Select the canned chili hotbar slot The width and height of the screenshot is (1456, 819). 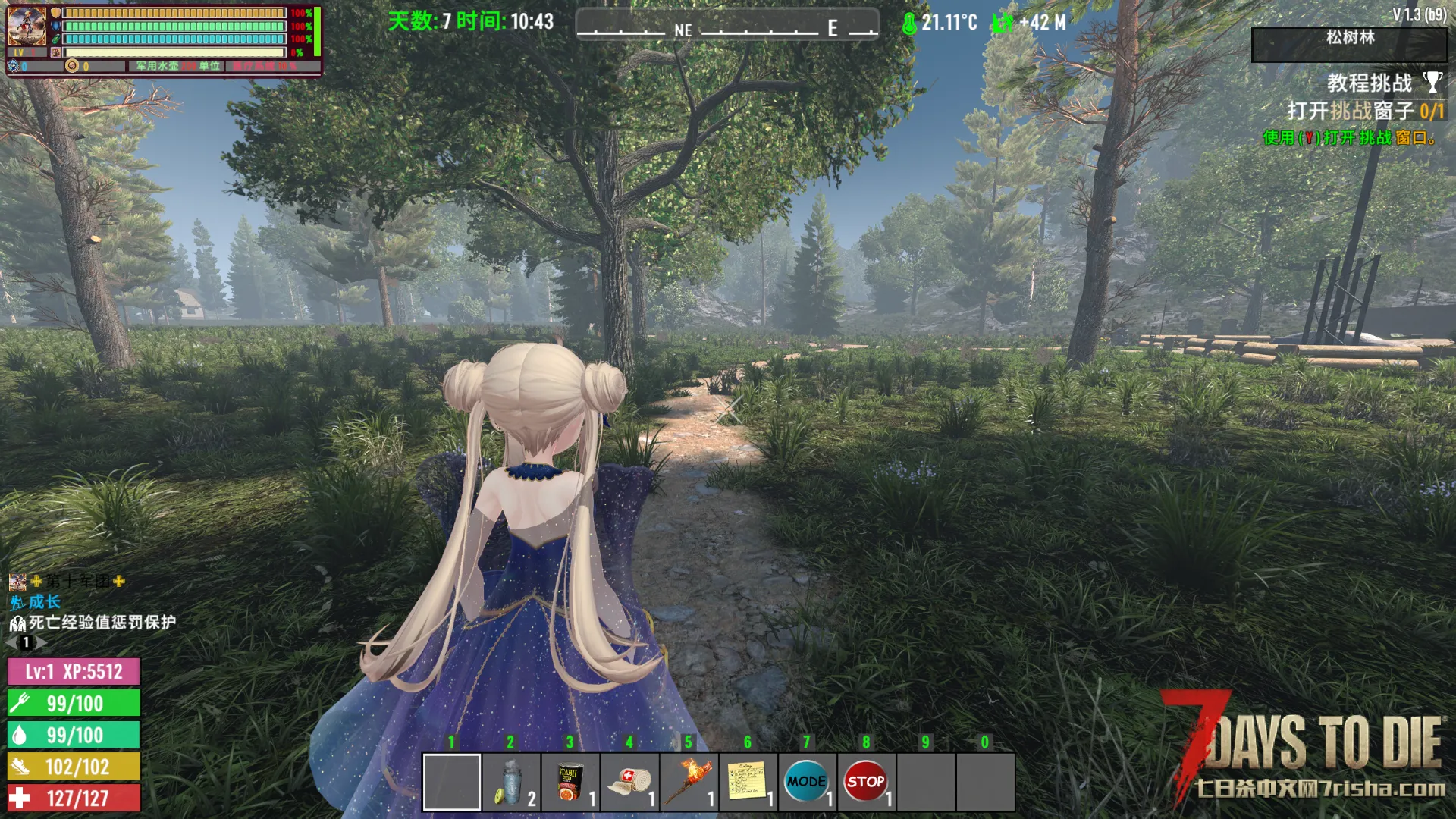[x=570, y=782]
